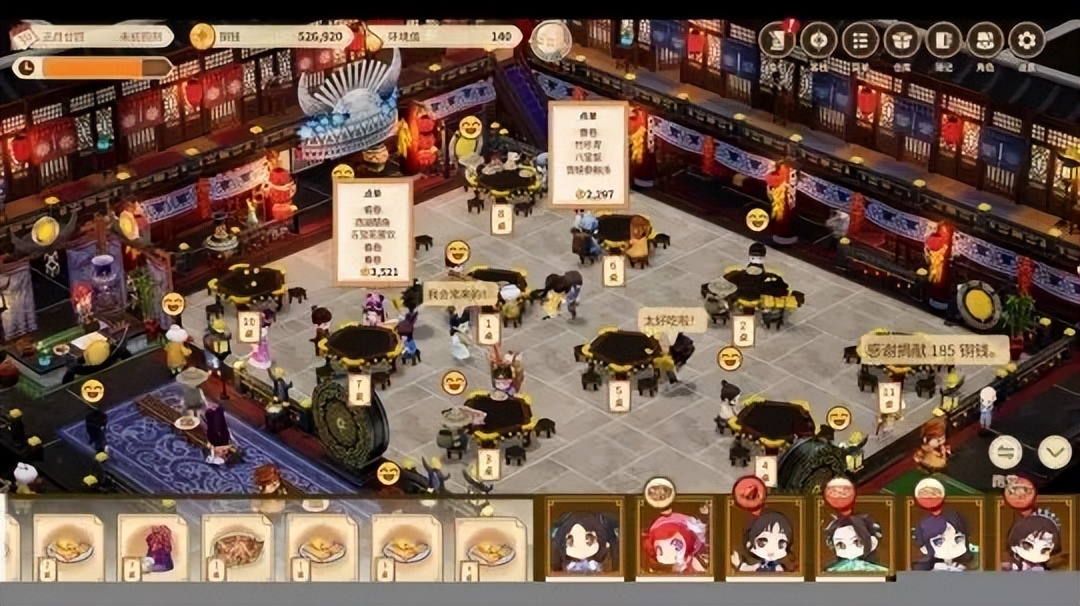The height and width of the screenshot is (606, 1080).
Task: Open the coin-shaped icon in top menu
Action: 818,41
